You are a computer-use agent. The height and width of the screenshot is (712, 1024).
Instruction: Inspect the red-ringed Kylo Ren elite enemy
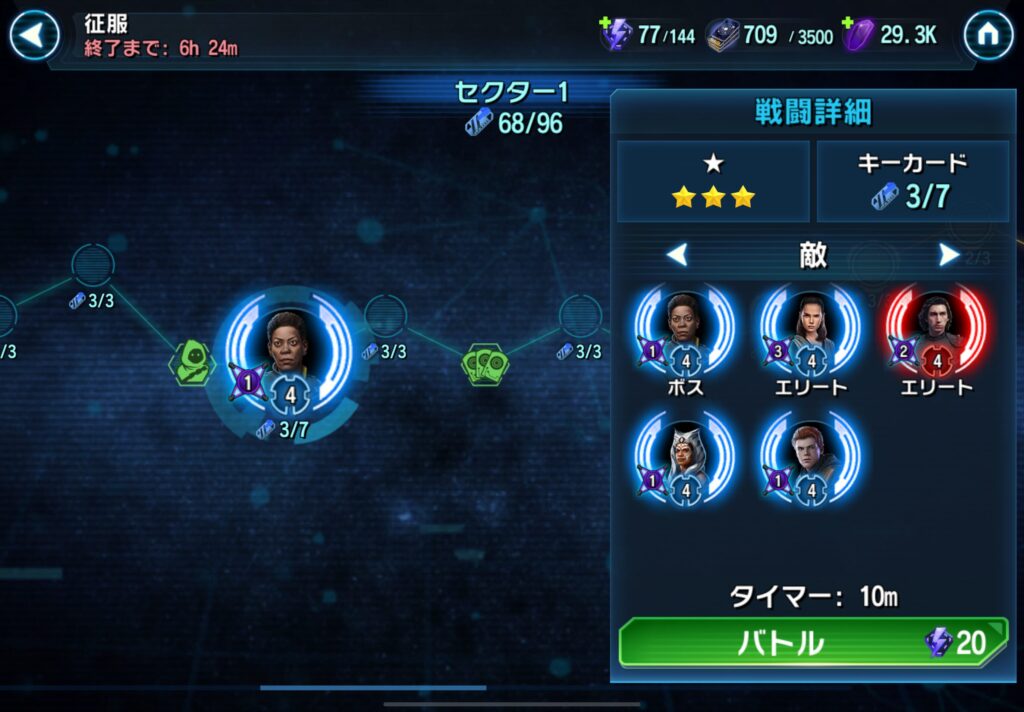pyautogui.click(x=935, y=327)
